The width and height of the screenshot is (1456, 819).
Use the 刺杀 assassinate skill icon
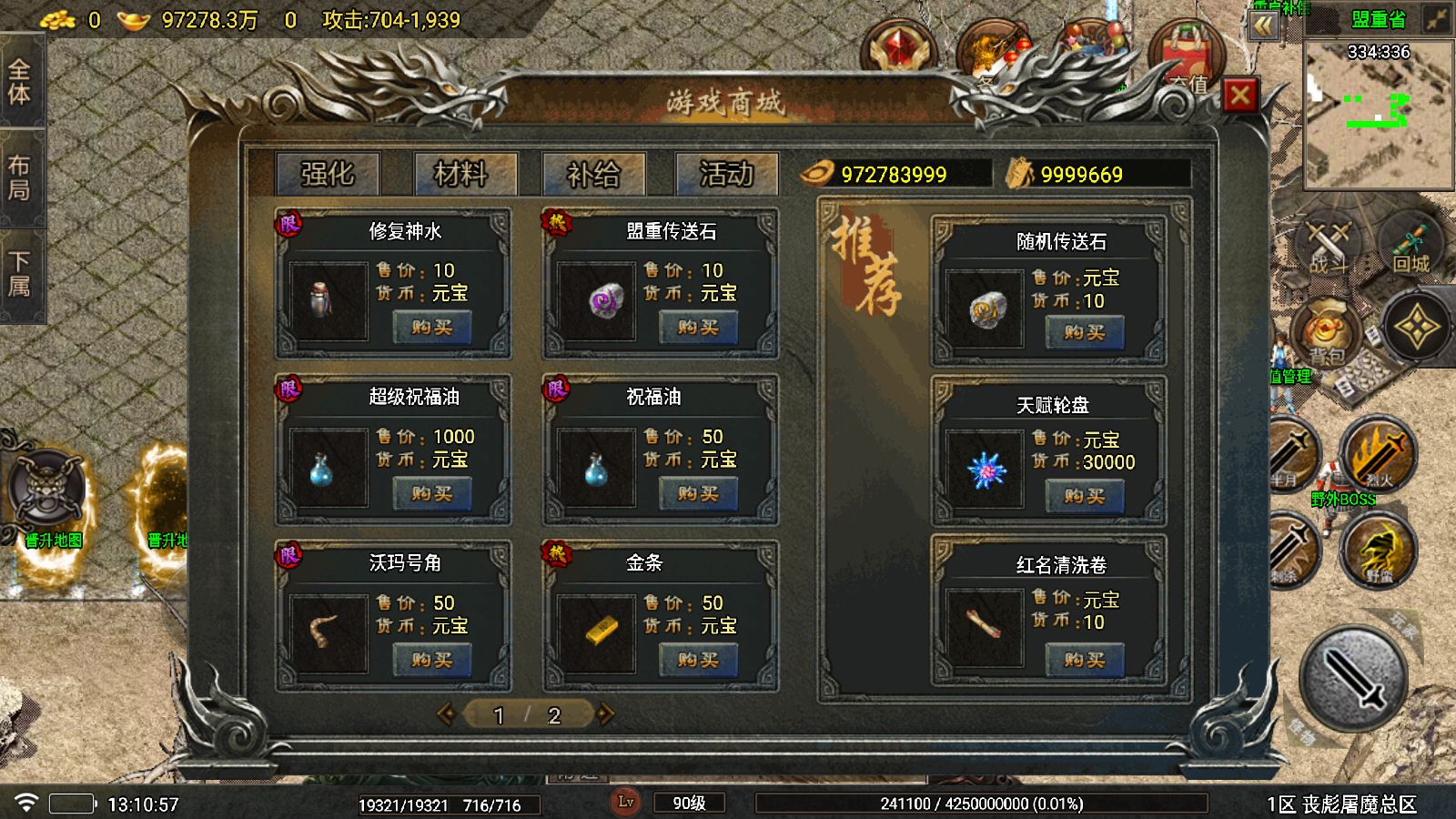1292,551
